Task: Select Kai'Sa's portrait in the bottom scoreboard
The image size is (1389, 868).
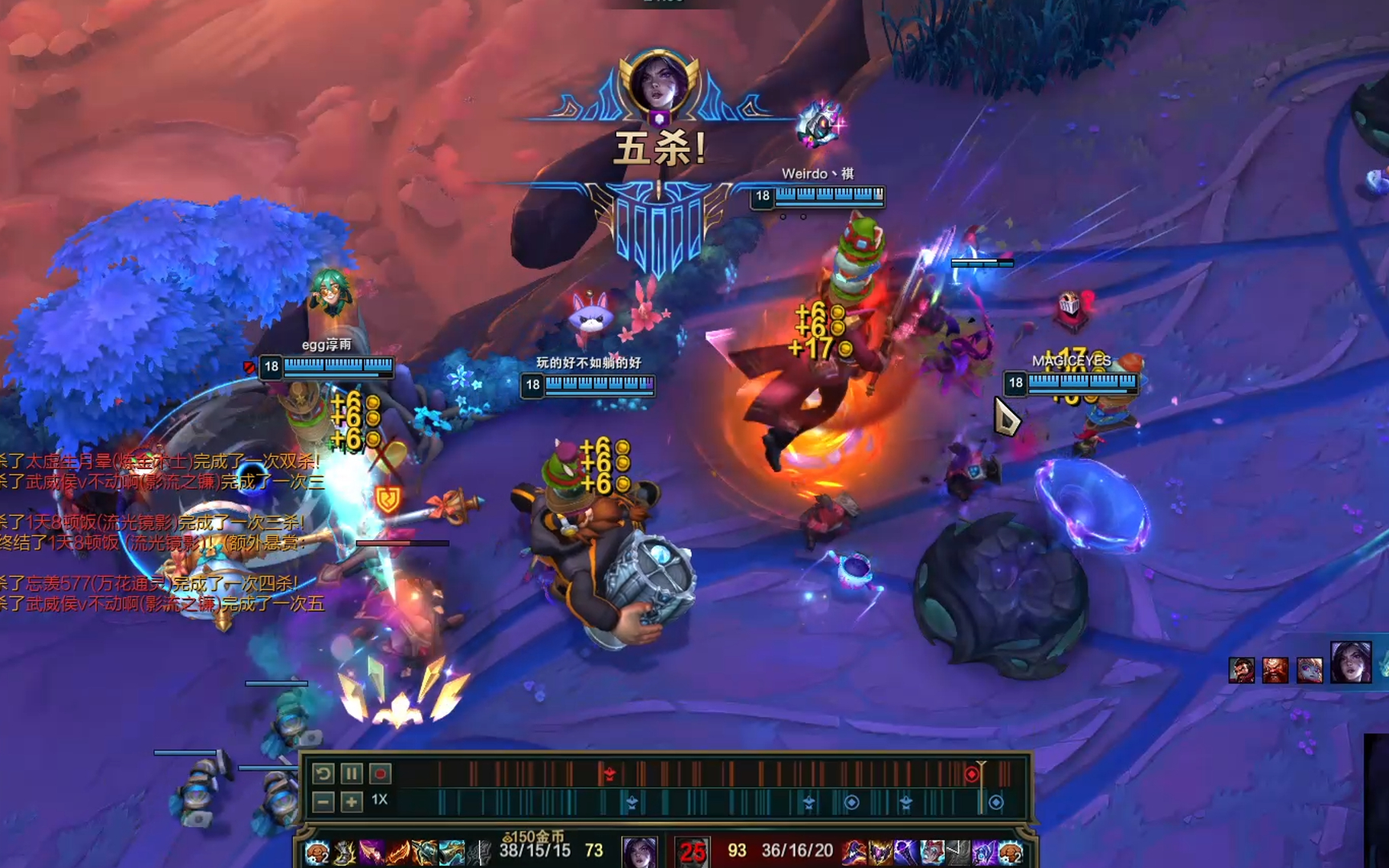Action: (x=638, y=851)
